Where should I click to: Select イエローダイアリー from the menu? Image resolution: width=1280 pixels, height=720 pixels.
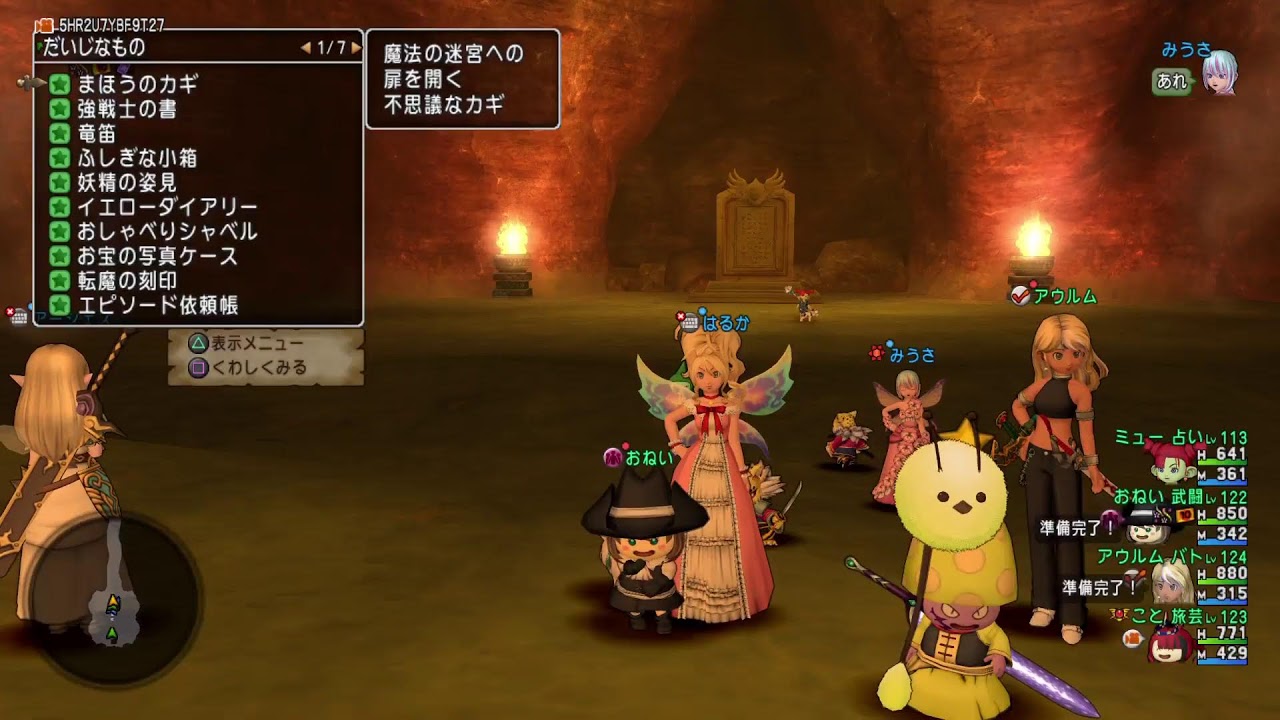(167, 207)
